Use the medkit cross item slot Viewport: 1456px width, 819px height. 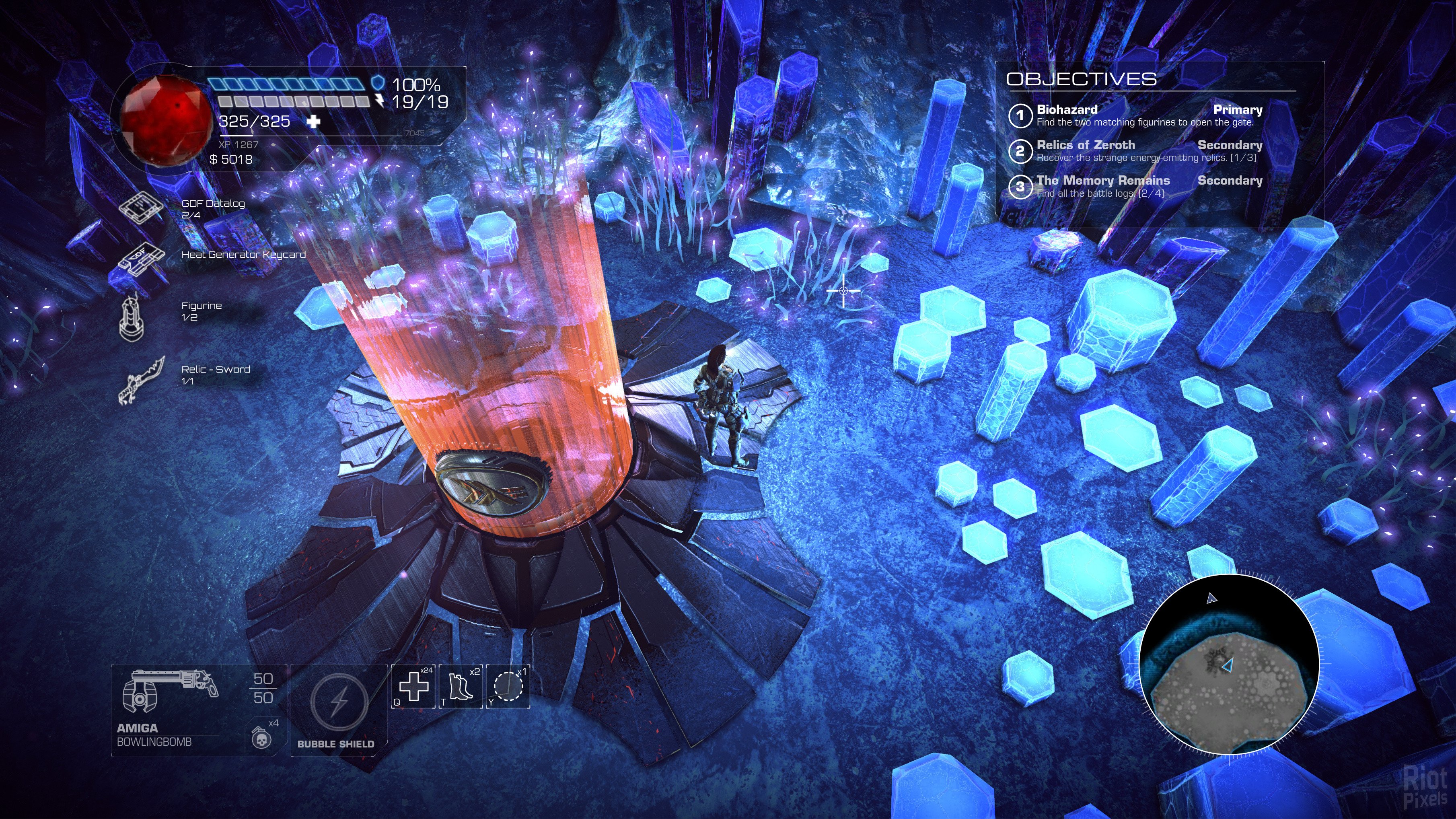[414, 686]
